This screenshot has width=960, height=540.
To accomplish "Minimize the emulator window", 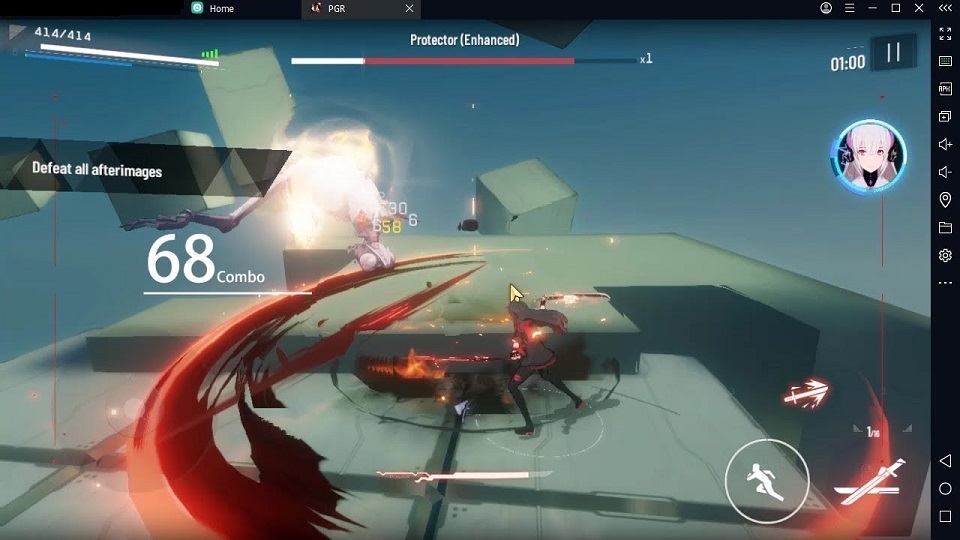I will (872, 8).
